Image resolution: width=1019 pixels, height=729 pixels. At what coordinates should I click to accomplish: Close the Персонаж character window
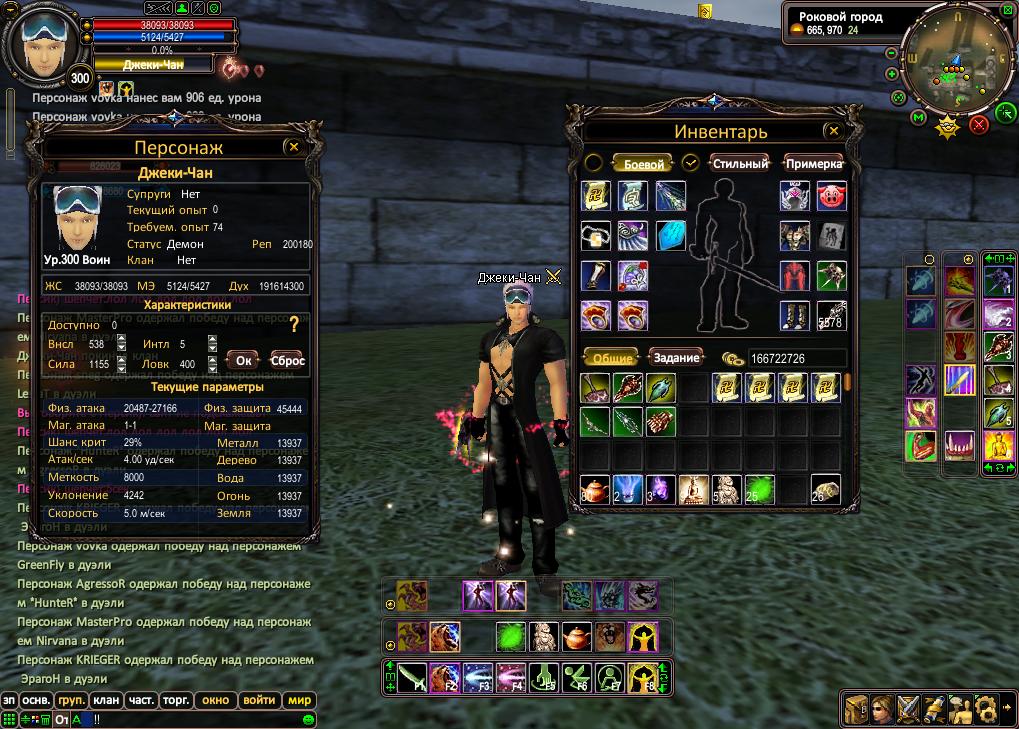[x=293, y=147]
